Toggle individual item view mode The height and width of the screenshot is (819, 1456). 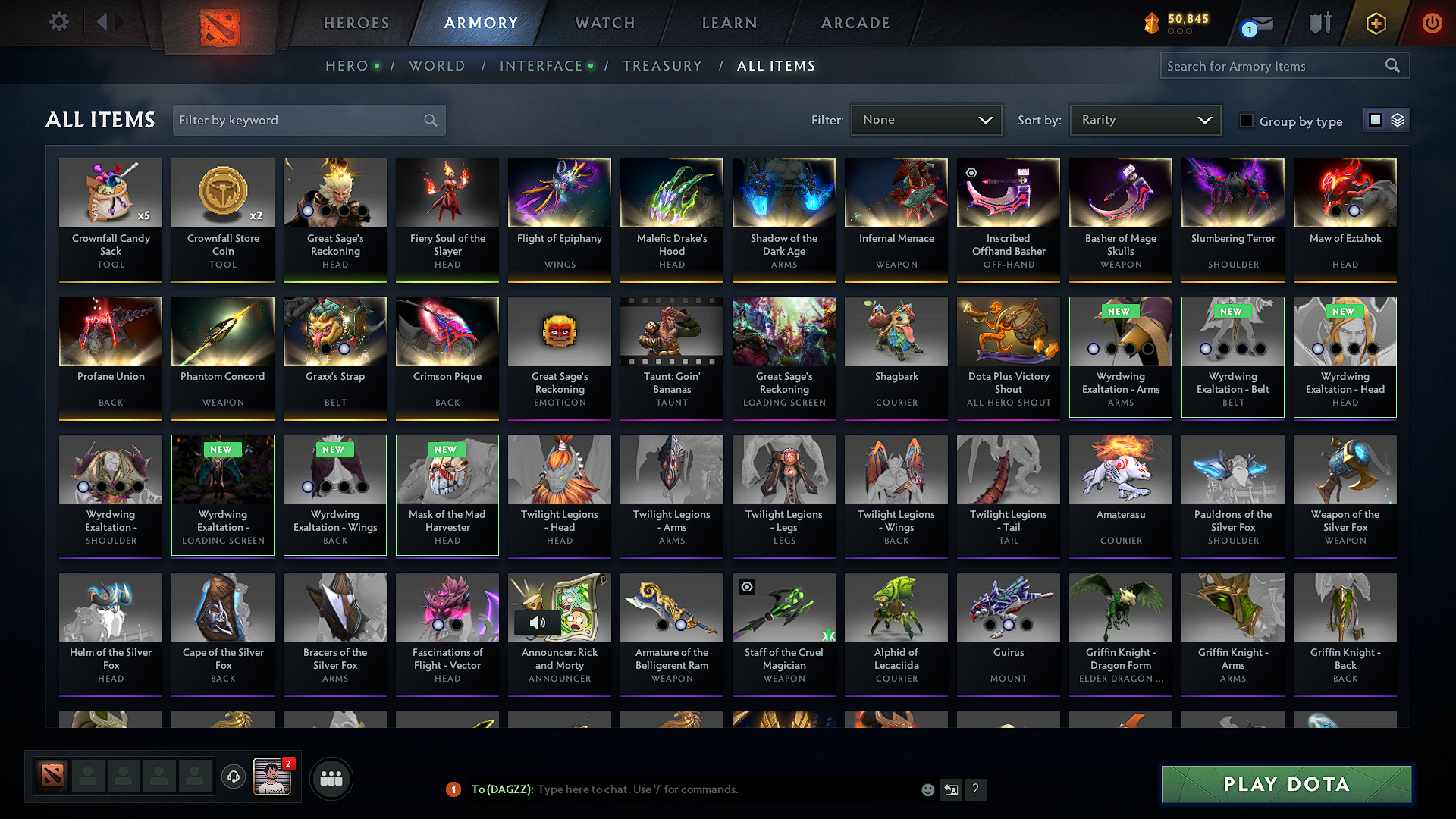pos(1375,119)
